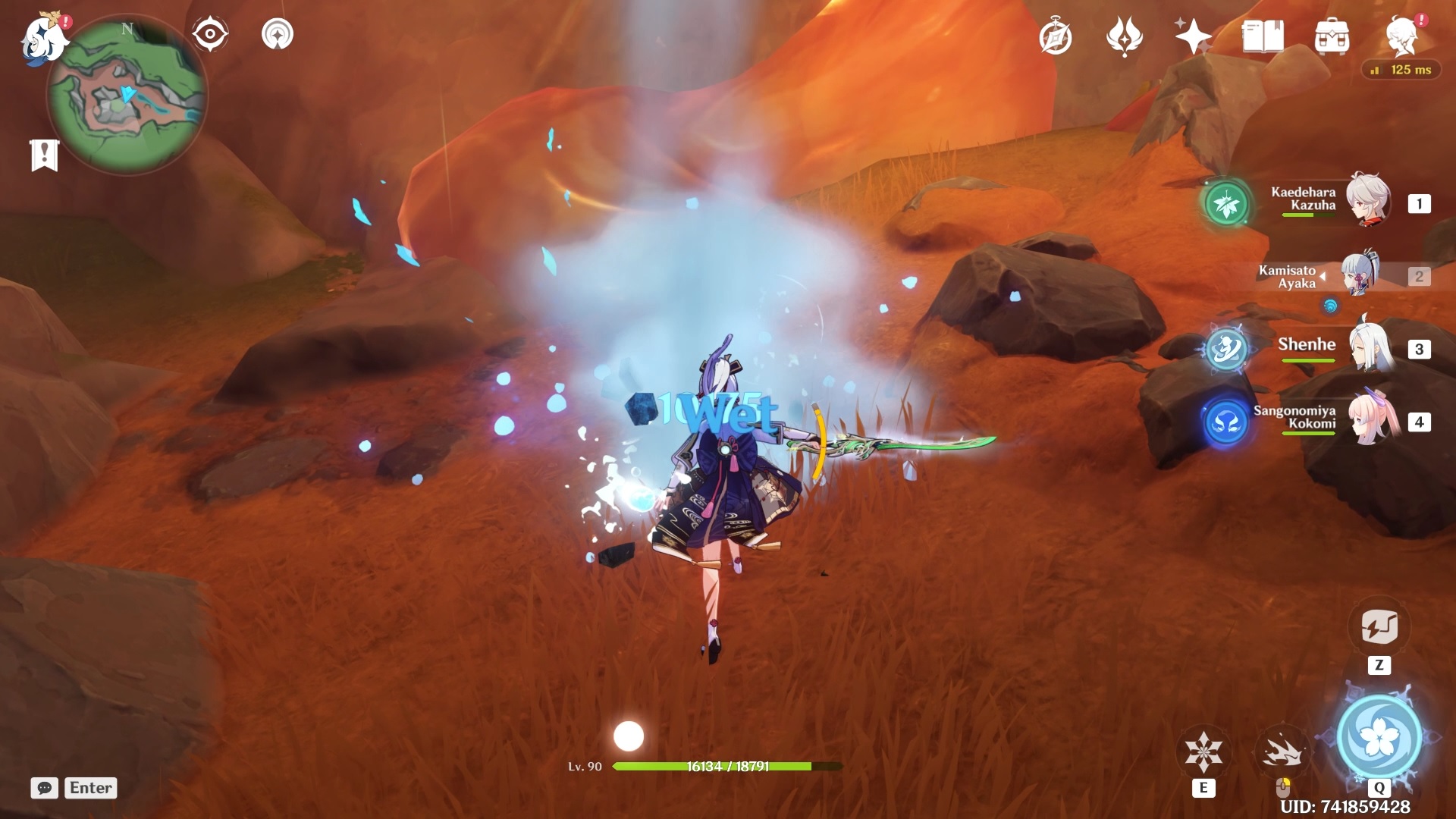Switch to Sangonomiya Kokomi
The image size is (1456, 819).
(1369, 420)
